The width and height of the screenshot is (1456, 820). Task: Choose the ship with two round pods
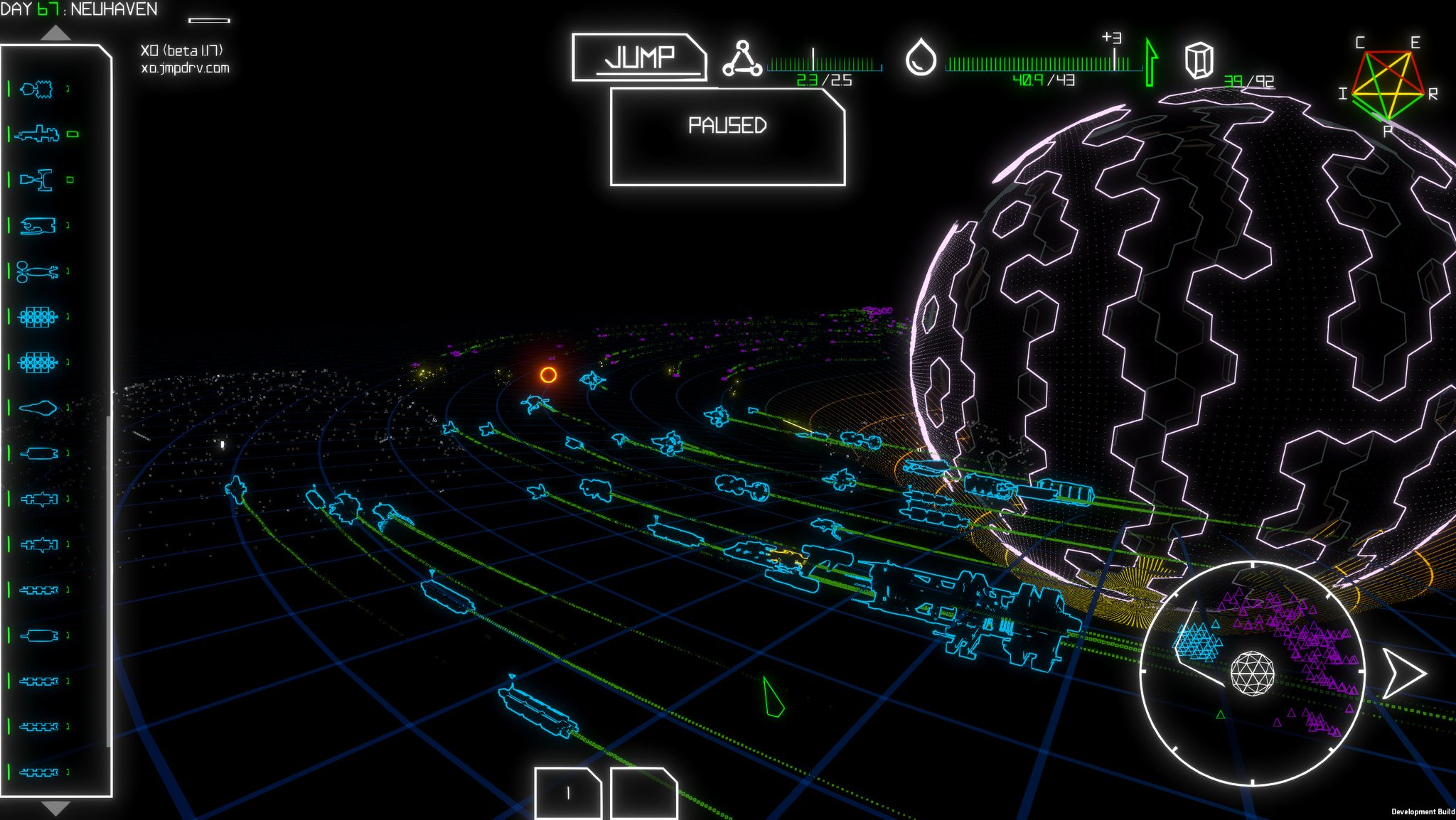37,271
